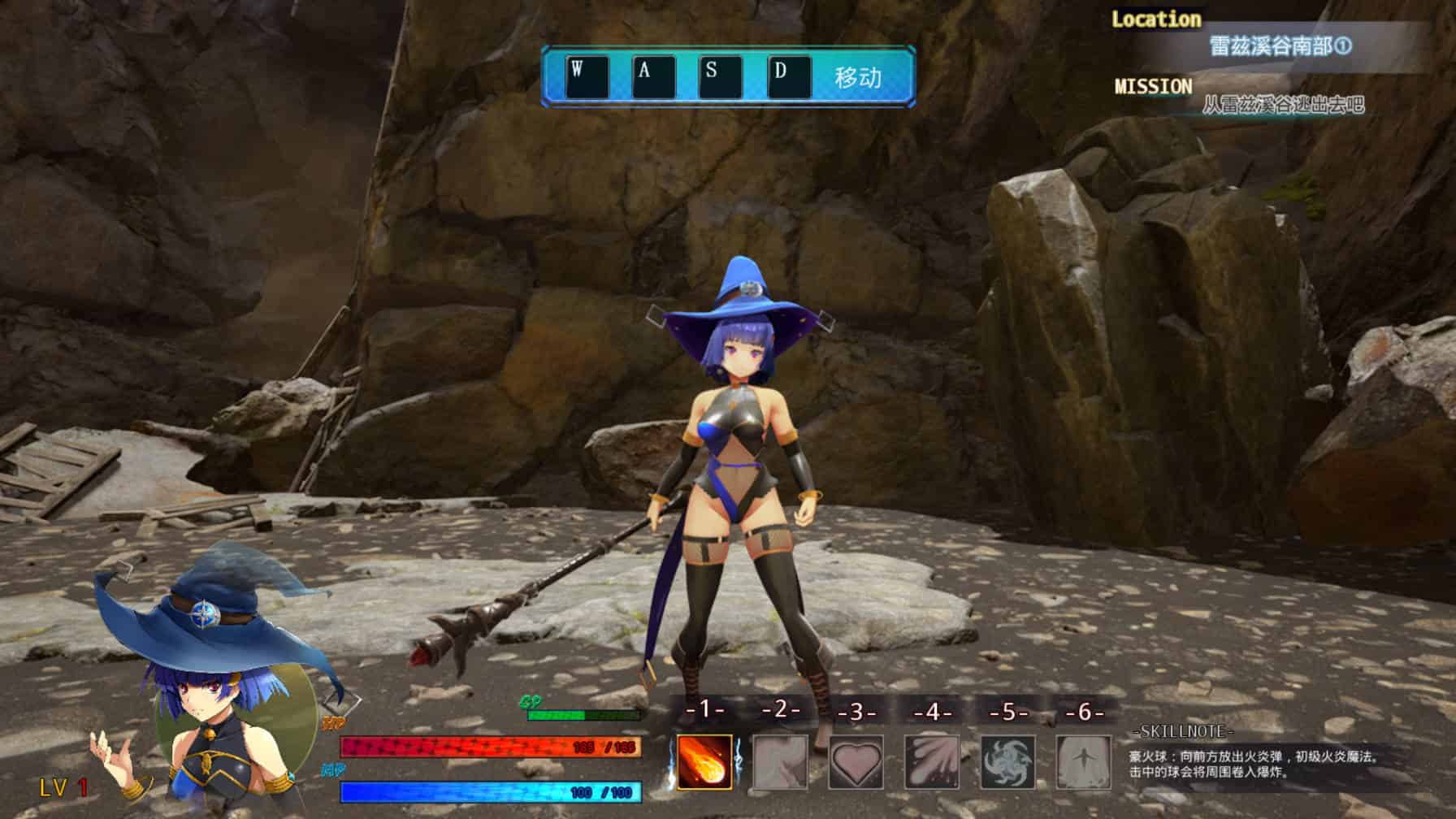Select the pink spray burst skill
This screenshot has width=1456, height=819.
tap(932, 761)
